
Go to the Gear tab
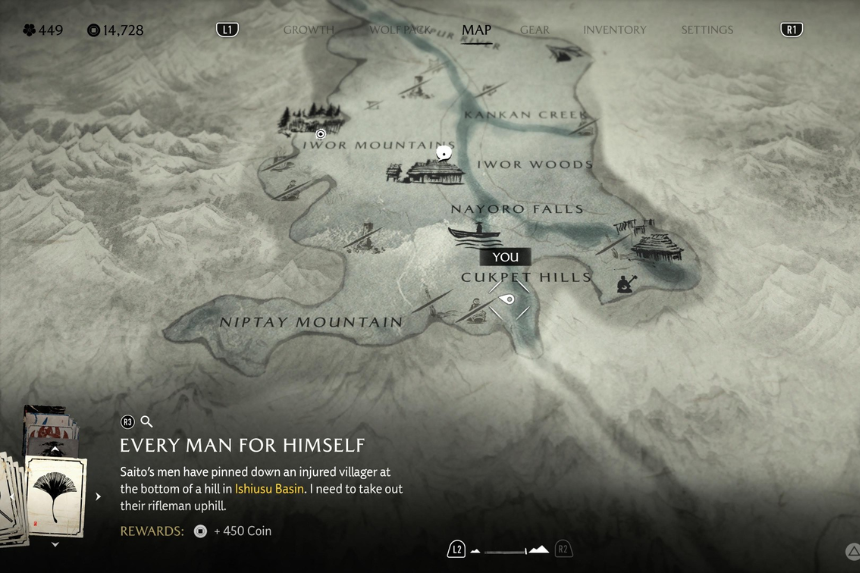[x=535, y=30]
